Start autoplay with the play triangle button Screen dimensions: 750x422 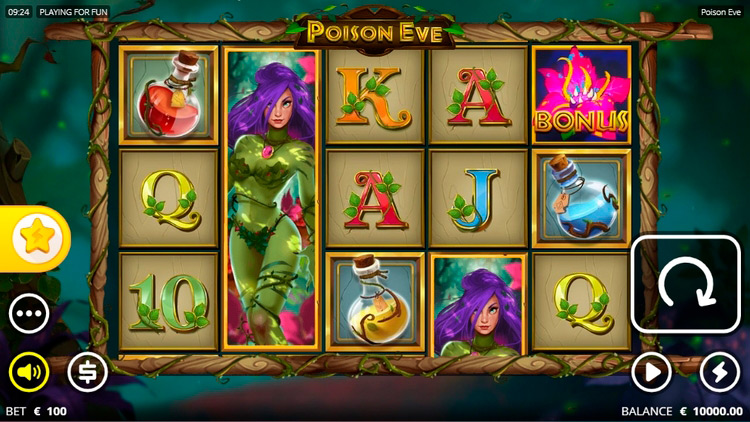[651, 373]
